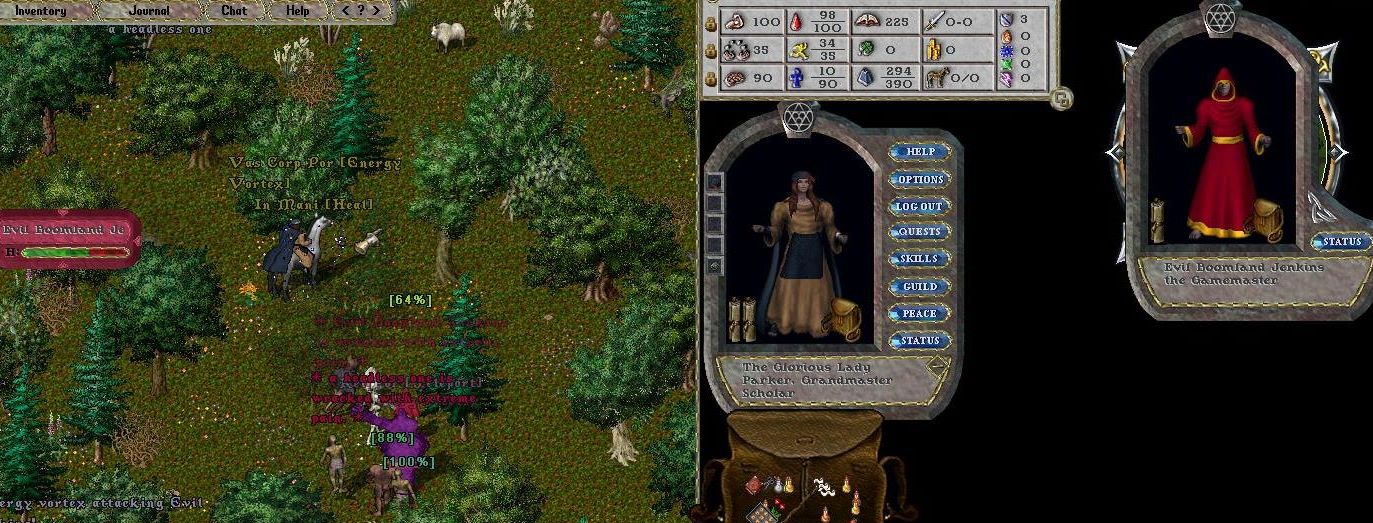Open OPTIONS on the paperdoll
This screenshot has width=1373, height=523.
919,179
